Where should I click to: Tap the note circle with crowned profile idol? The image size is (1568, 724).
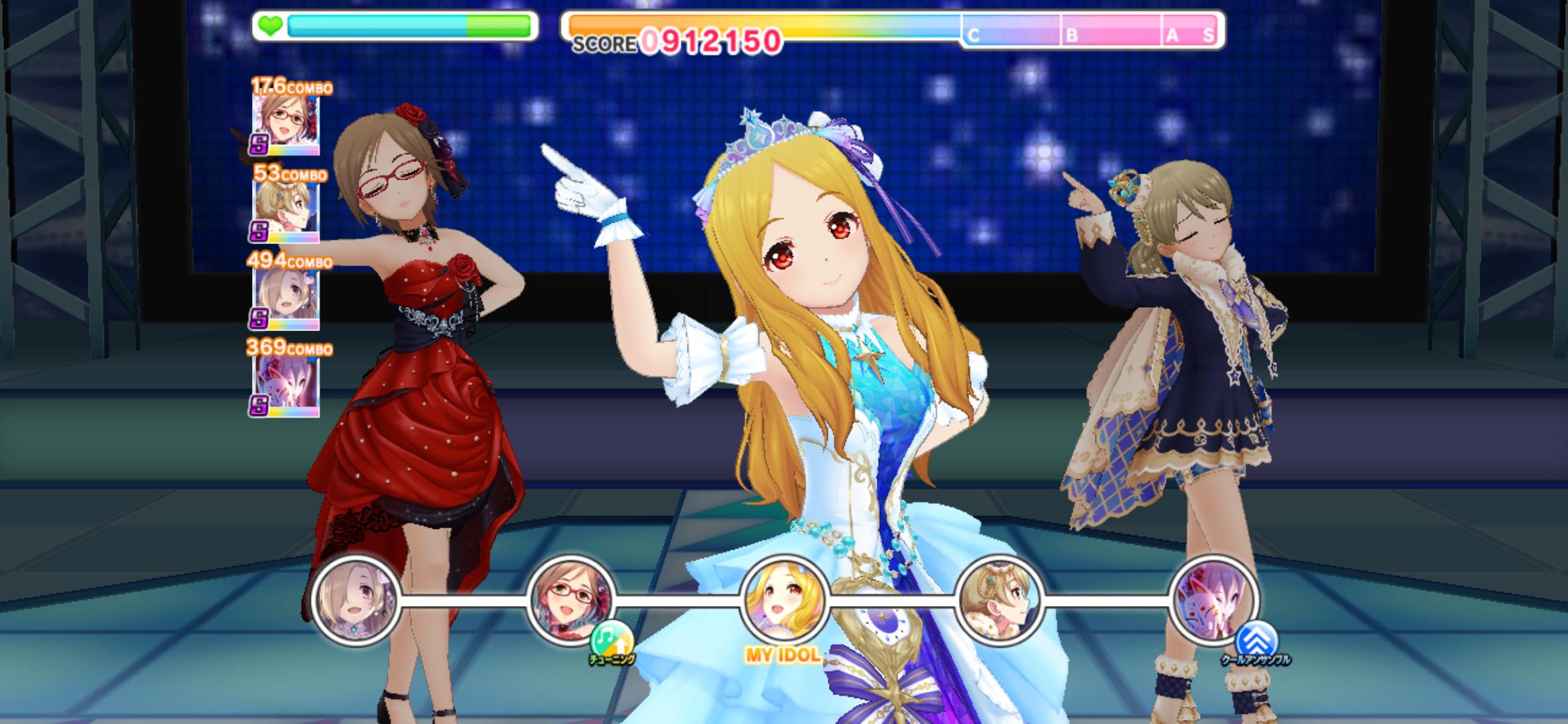[999, 600]
